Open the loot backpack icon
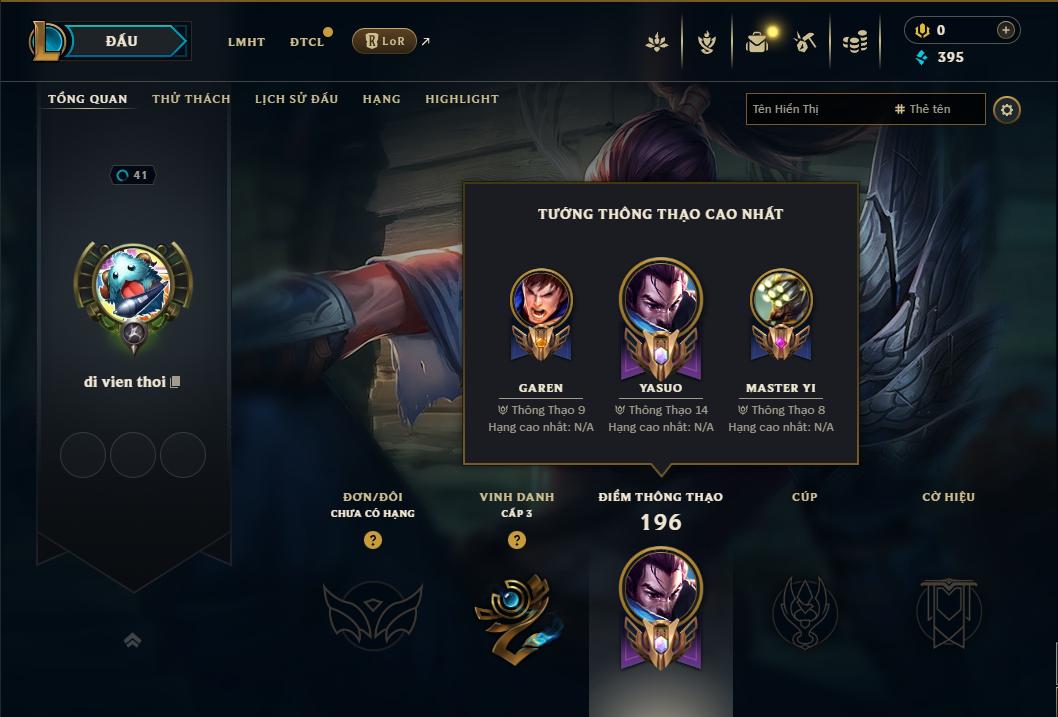This screenshot has width=1058, height=717. tap(757, 42)
